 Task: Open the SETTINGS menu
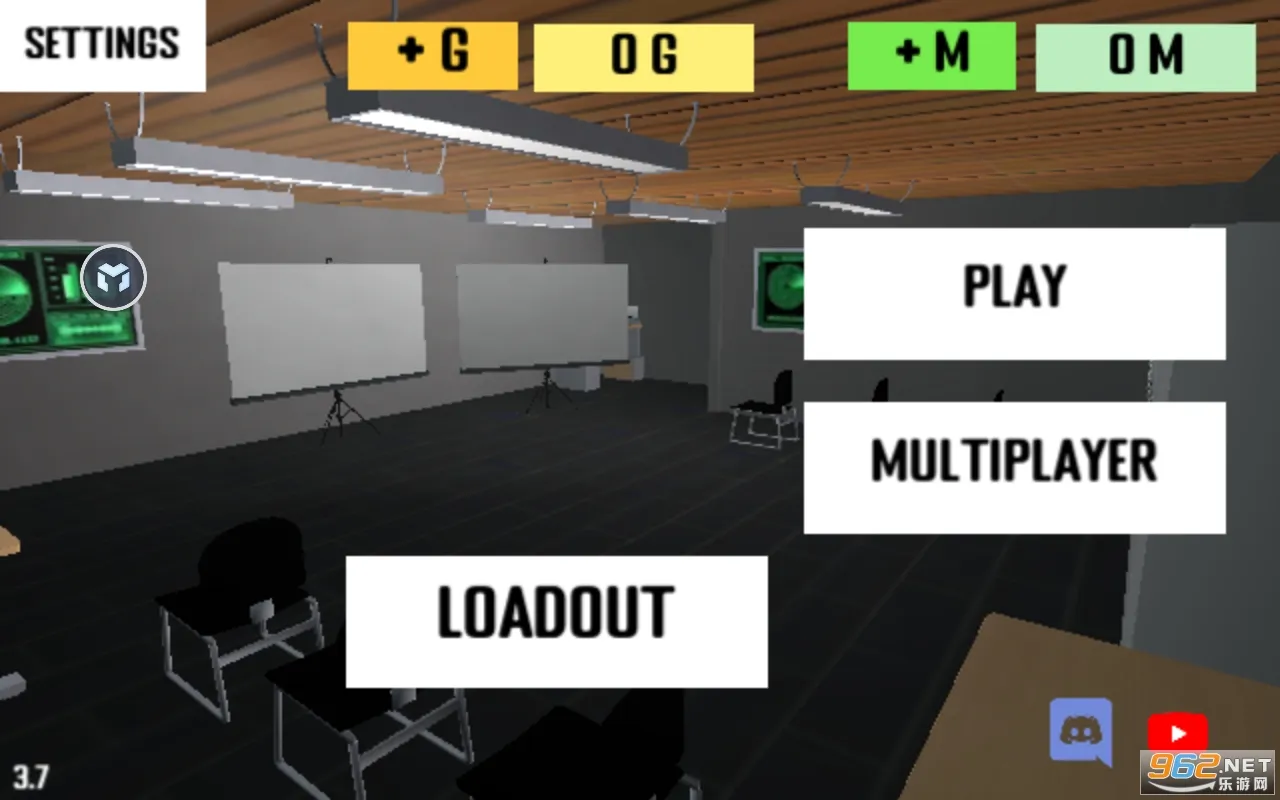tap(101, 44)
